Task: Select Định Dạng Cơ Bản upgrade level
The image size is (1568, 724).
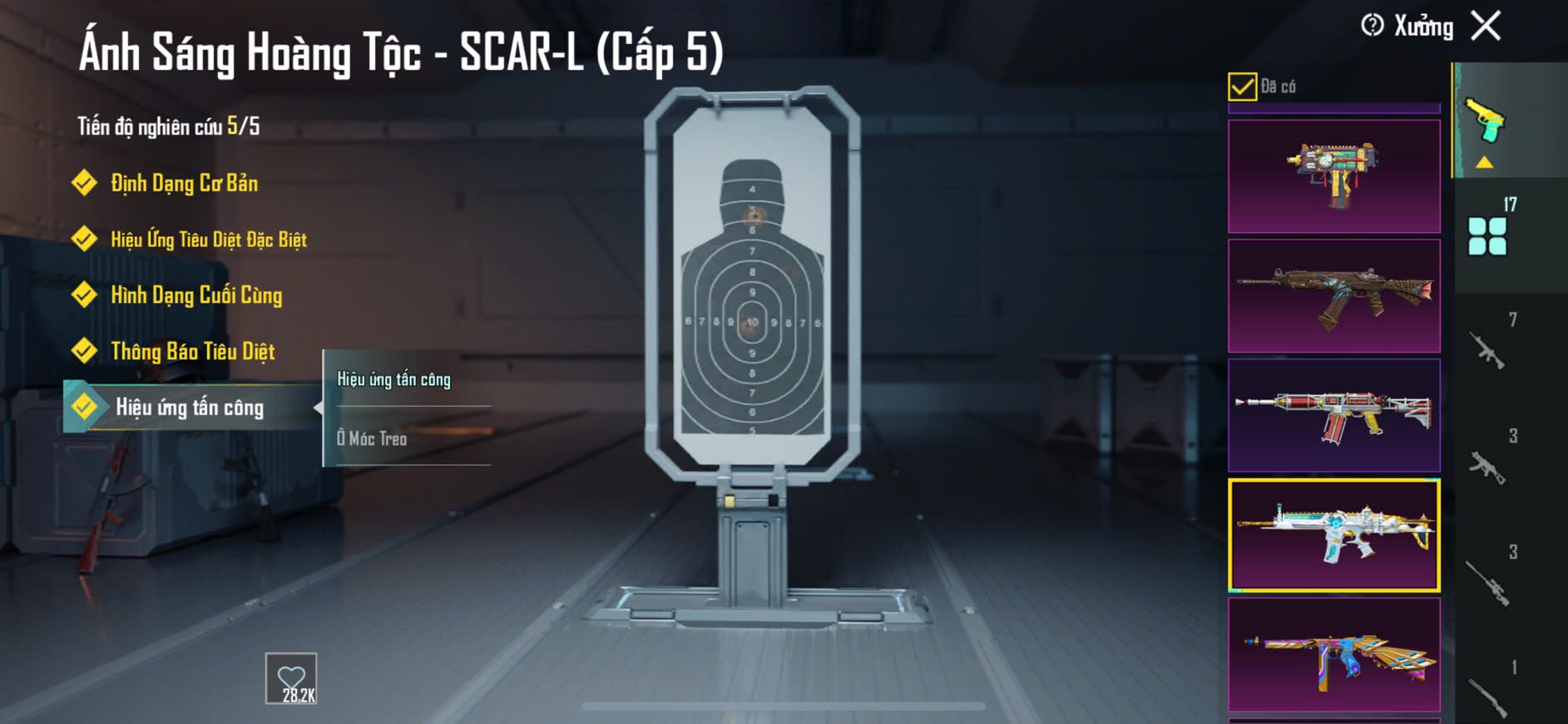Action: [x=184, y=183]
